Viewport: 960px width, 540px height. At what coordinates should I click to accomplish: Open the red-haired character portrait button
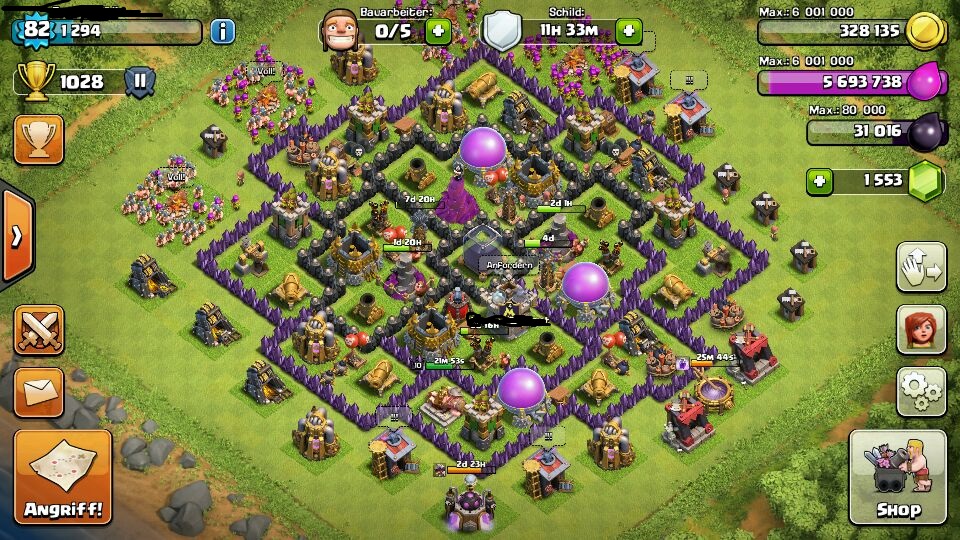pyautogui.click(x=921, y=330)
